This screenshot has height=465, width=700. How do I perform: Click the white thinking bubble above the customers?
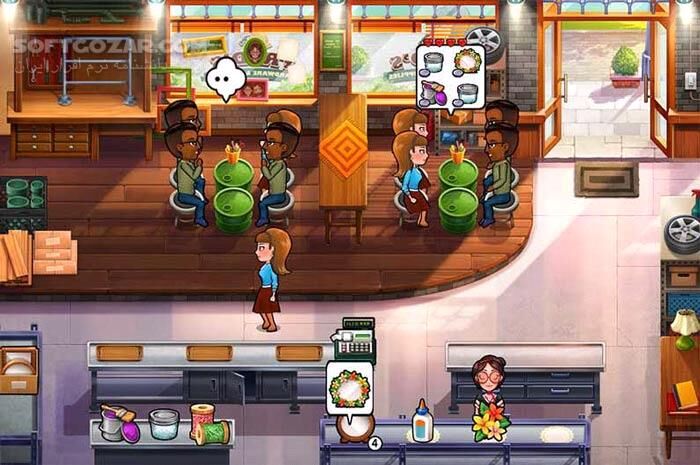coord(226,77)
